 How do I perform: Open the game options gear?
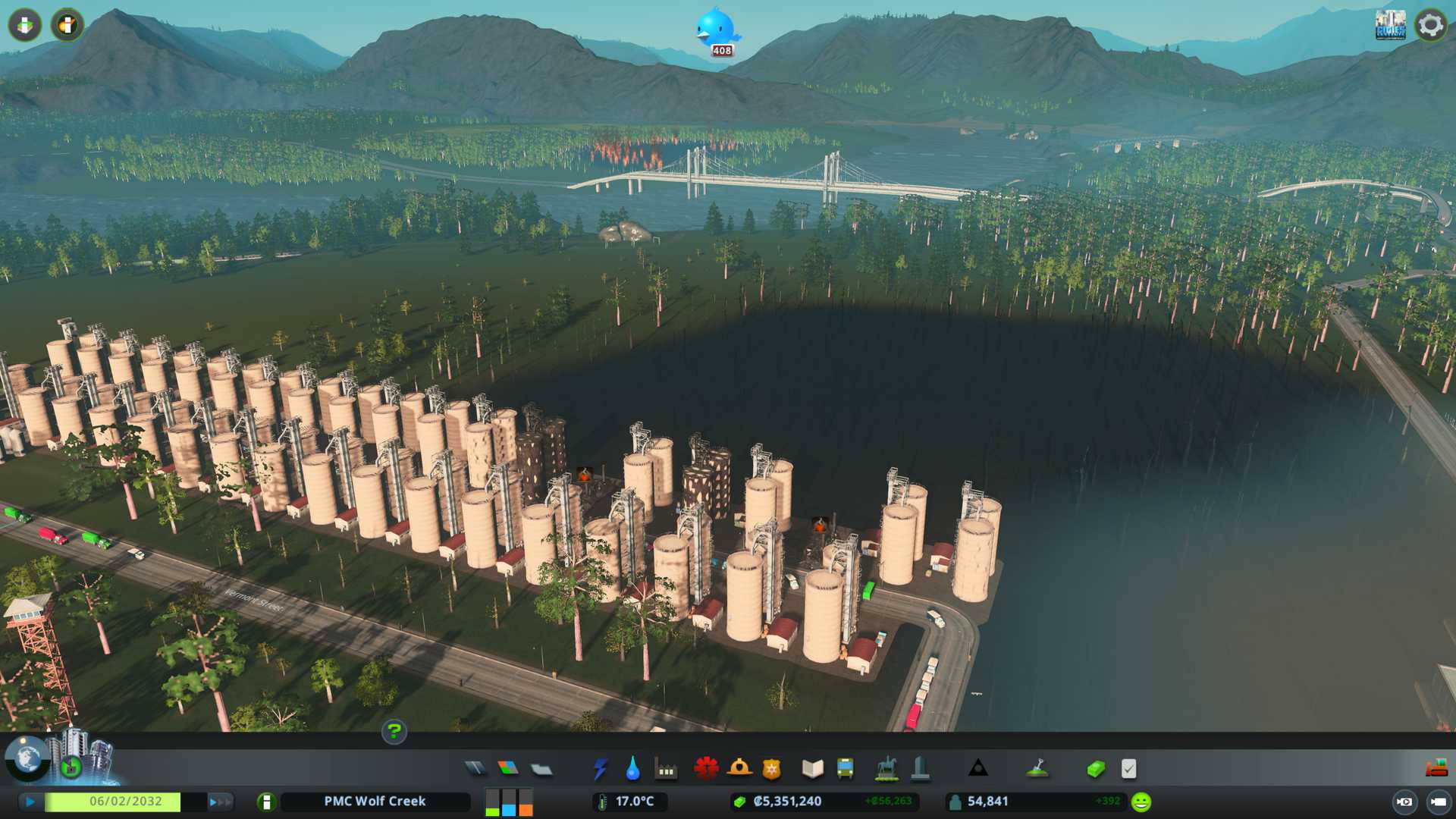(1430, 25)
